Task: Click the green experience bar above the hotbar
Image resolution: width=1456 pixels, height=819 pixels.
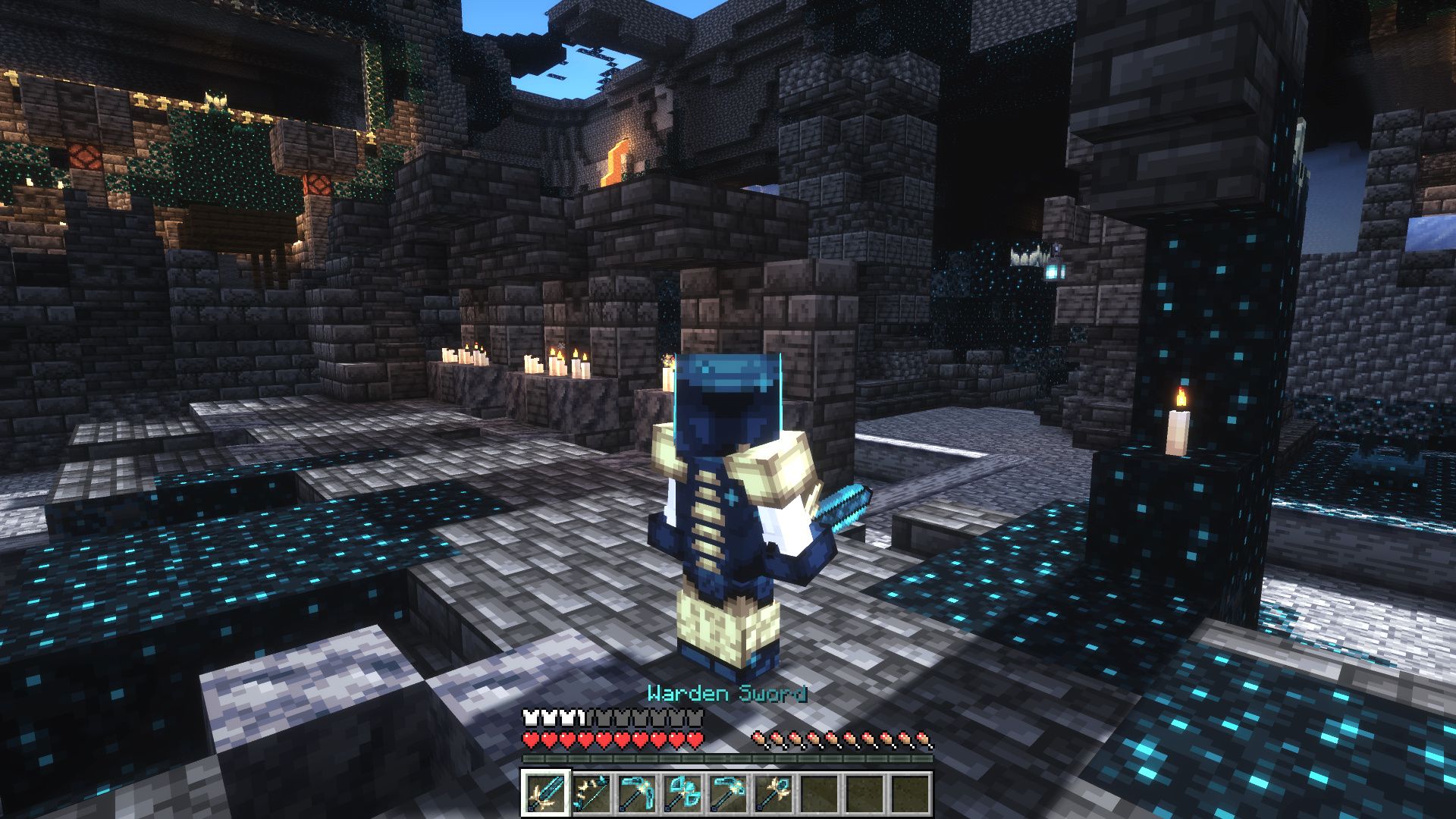Action: pos(728,758)
